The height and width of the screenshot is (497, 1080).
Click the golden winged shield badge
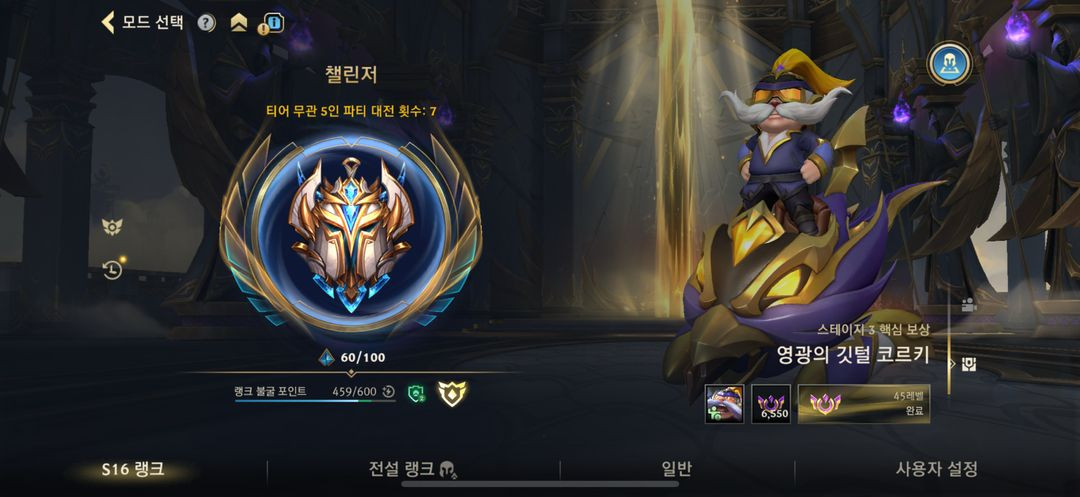(454, 393)
